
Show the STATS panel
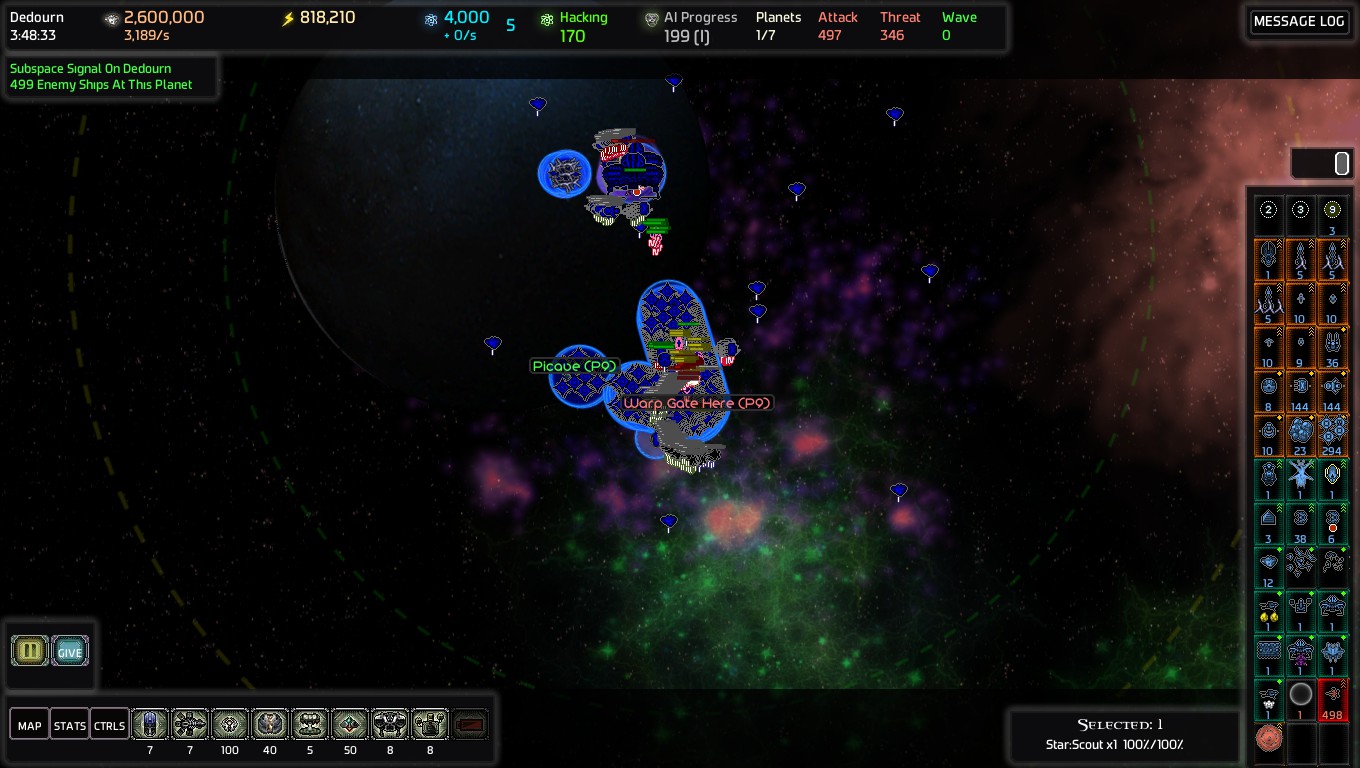tap(70, 725)
